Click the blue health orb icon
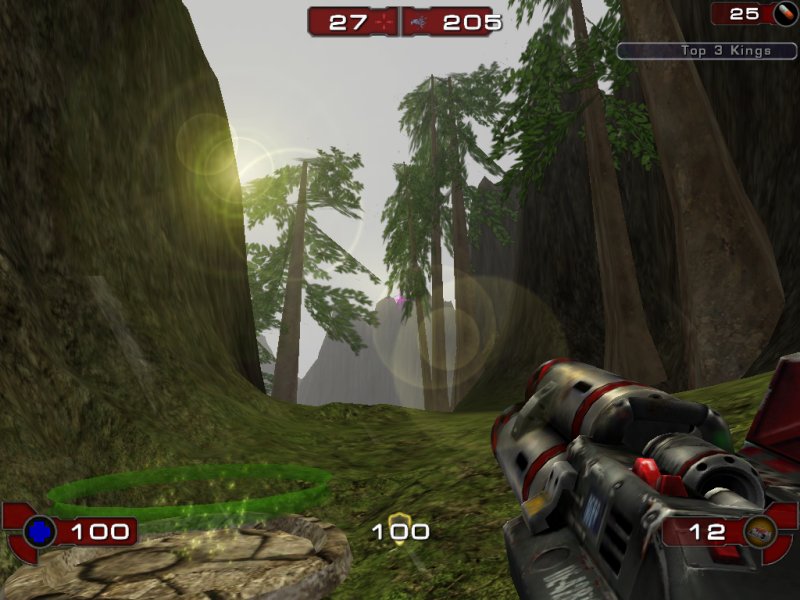This screenshot has width=800, height=600. pyautogui.click(x=41, y=531)
